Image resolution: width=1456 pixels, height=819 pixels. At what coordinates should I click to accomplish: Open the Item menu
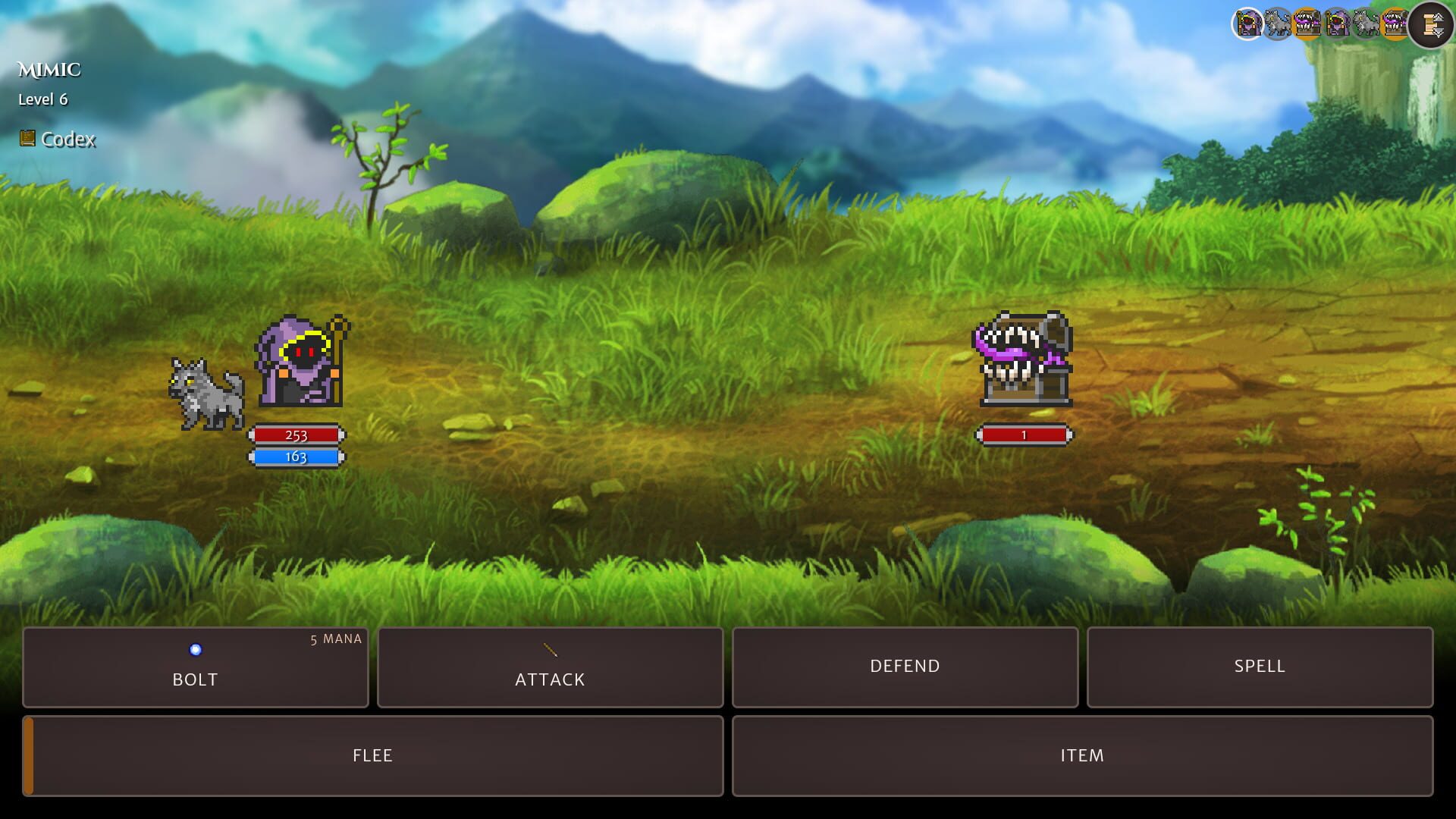click(x=1082, y=755)
